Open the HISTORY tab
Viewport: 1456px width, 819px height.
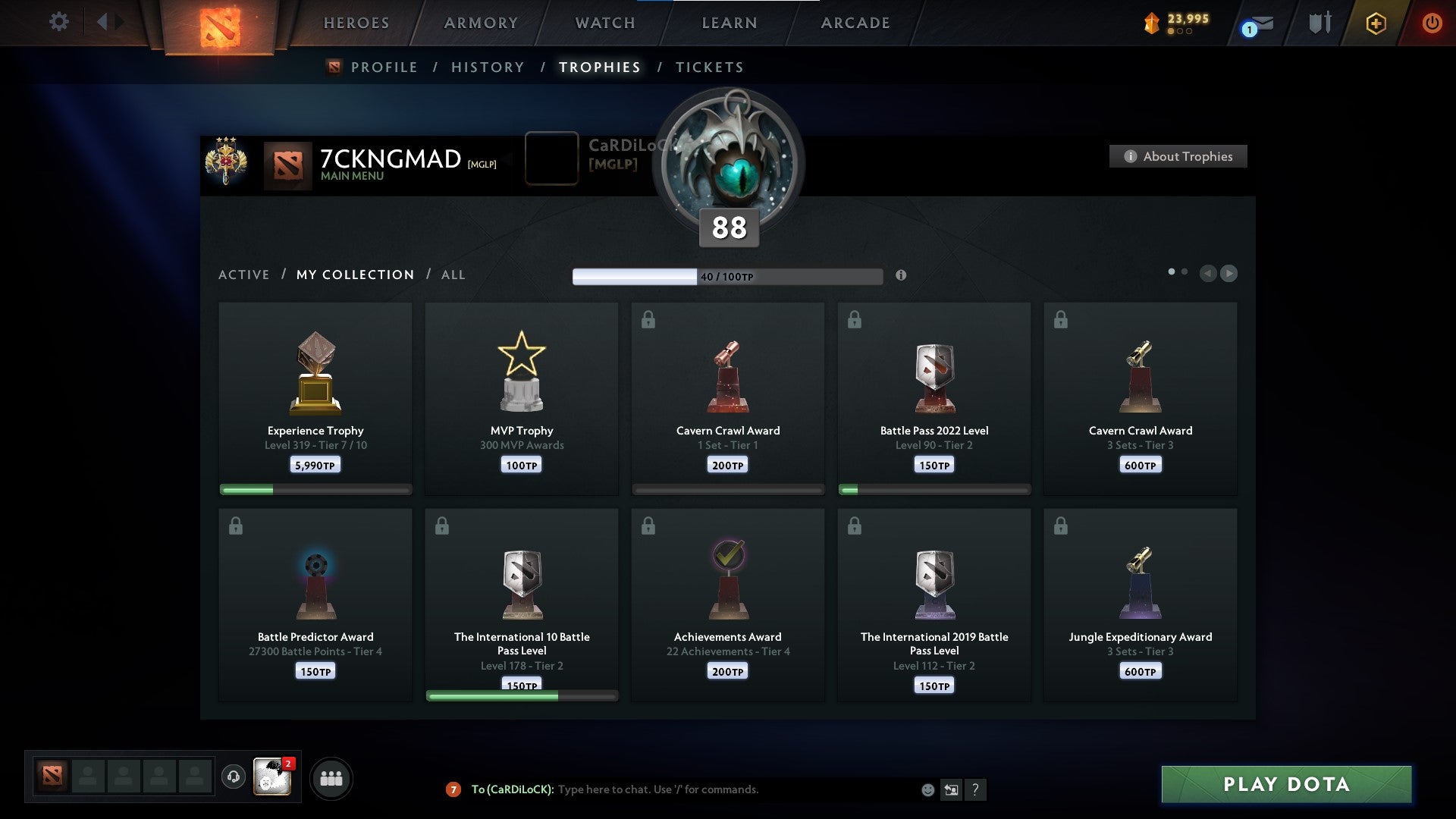click(486, 67)
